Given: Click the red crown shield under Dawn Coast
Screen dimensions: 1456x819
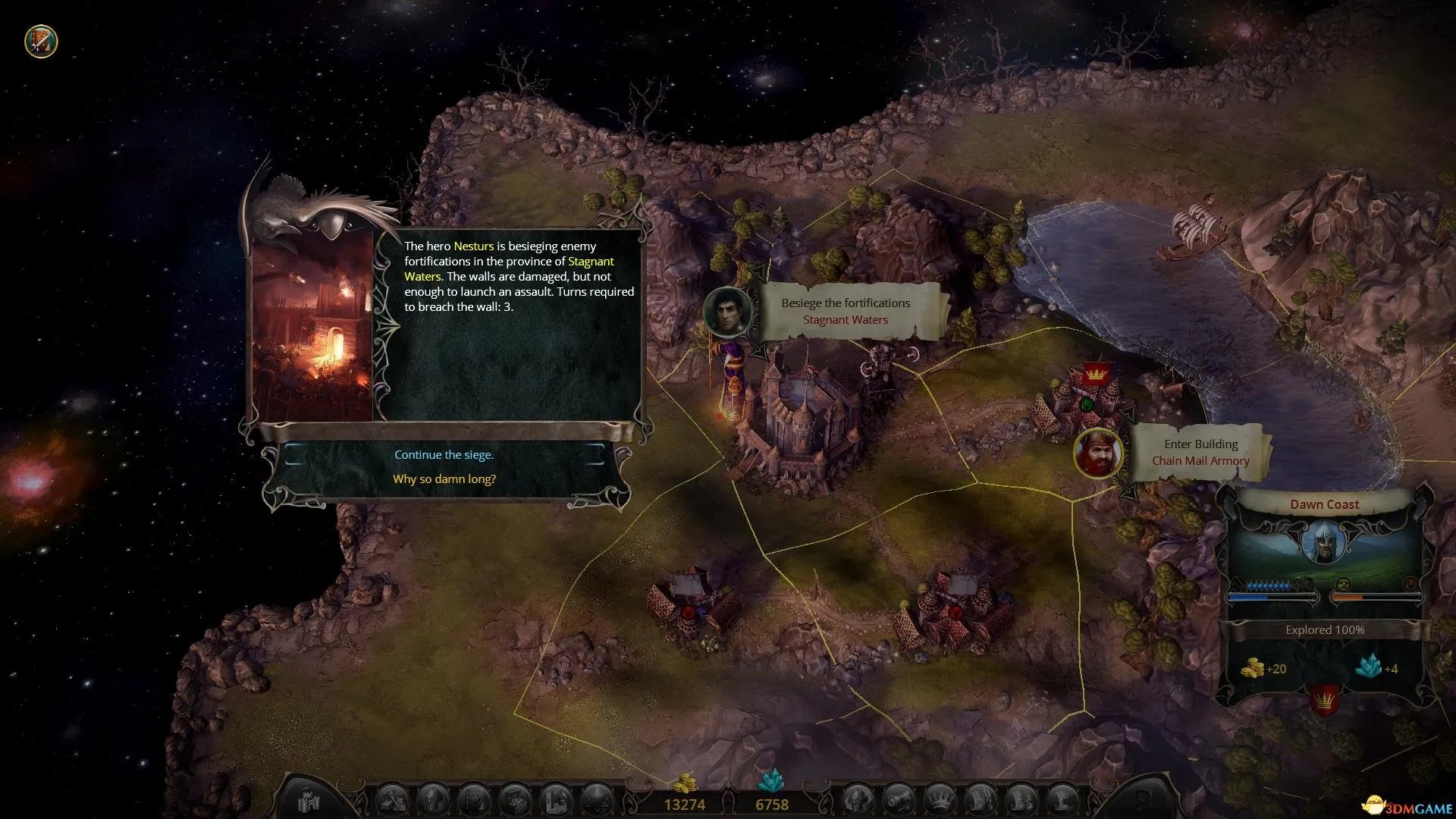Looking at the screenshot, I should click(1324, 699).
